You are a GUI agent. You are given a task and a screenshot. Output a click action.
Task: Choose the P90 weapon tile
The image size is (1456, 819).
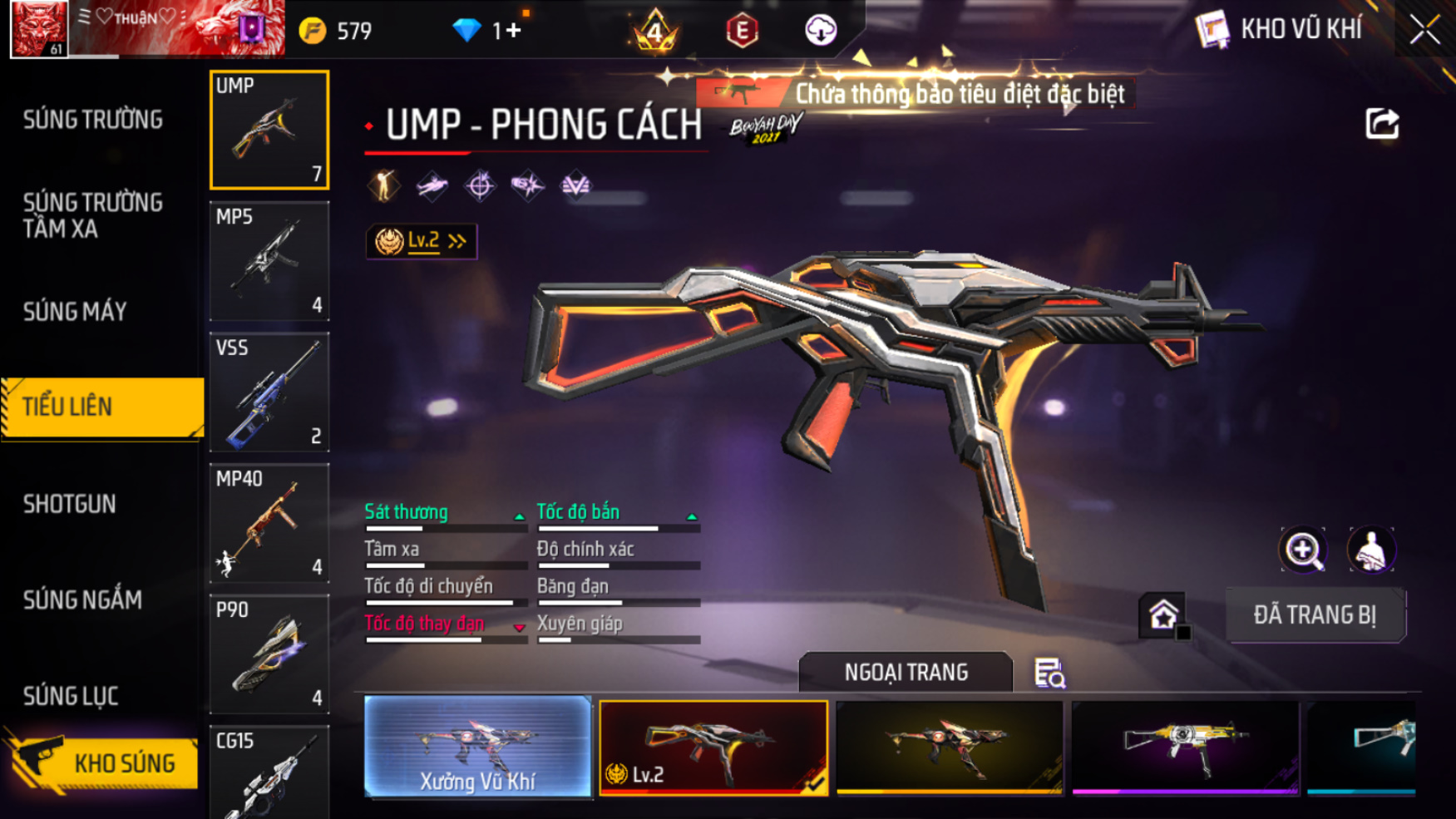269,654
